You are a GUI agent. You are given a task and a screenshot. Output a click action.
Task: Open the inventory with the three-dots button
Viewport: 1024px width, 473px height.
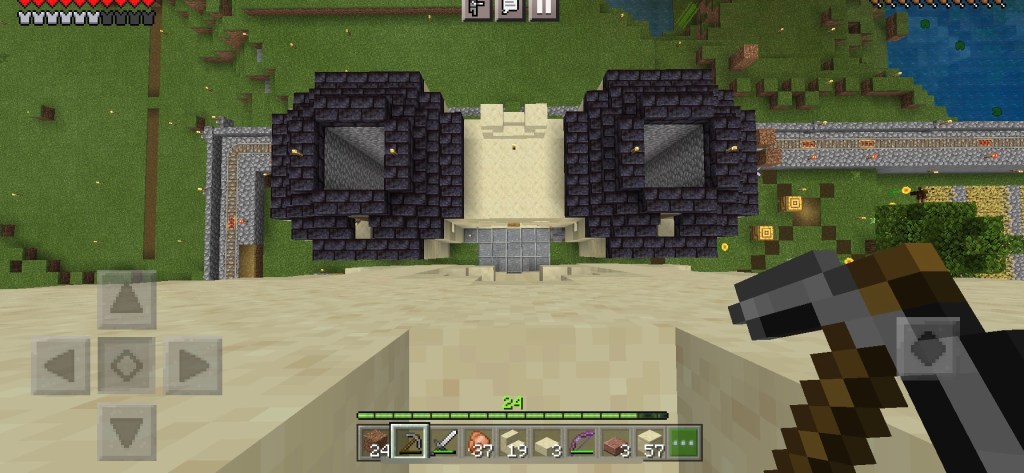pos(685,441)
